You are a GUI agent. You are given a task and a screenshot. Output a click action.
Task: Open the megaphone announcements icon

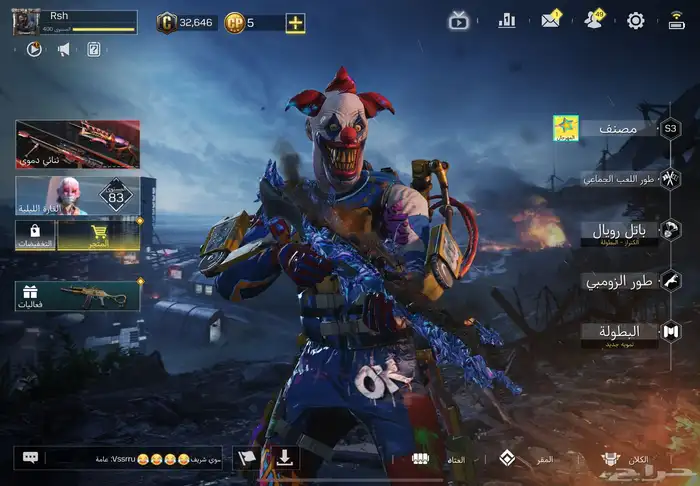click(x=64, y=48)
